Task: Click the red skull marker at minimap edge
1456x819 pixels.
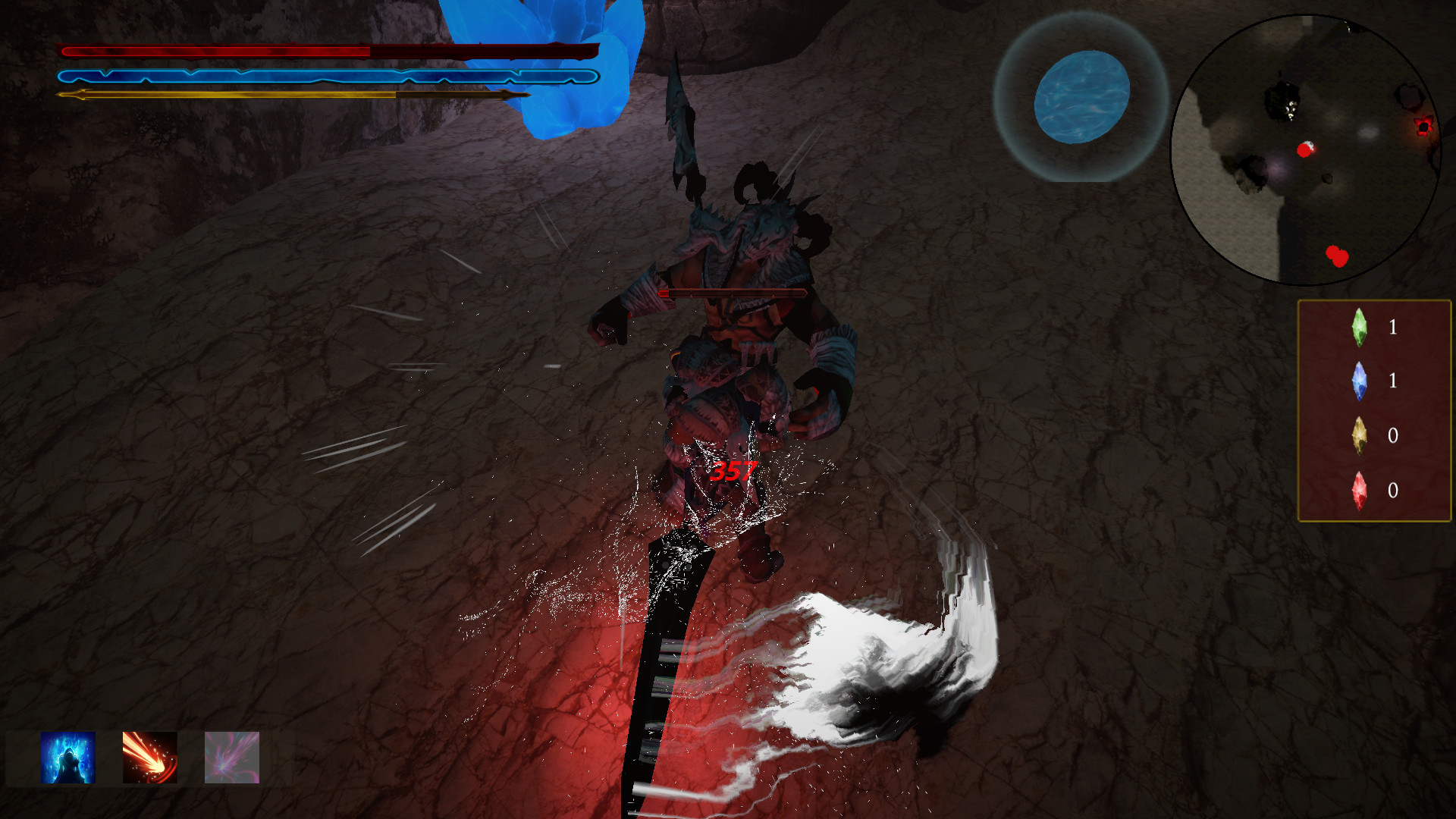Action: pyautogui.click(x=1423, y=127)
